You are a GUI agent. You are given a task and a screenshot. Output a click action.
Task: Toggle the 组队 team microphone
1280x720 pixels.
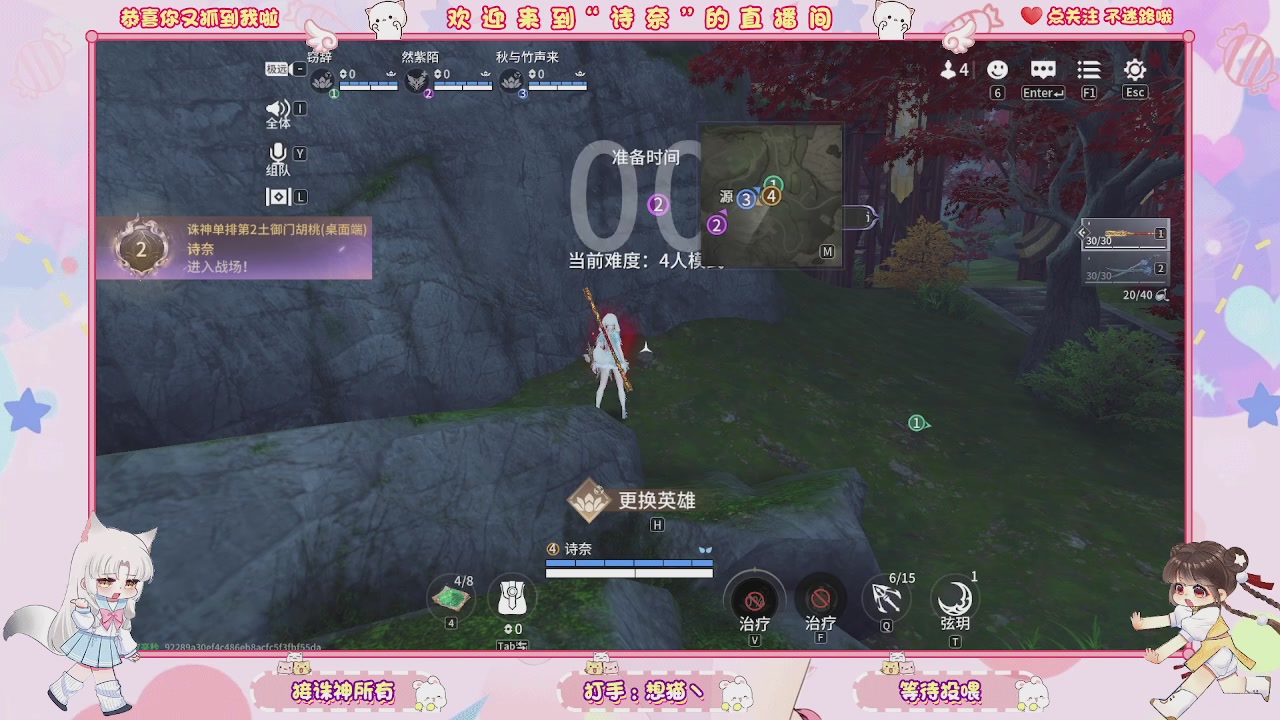tap(278, 152)
